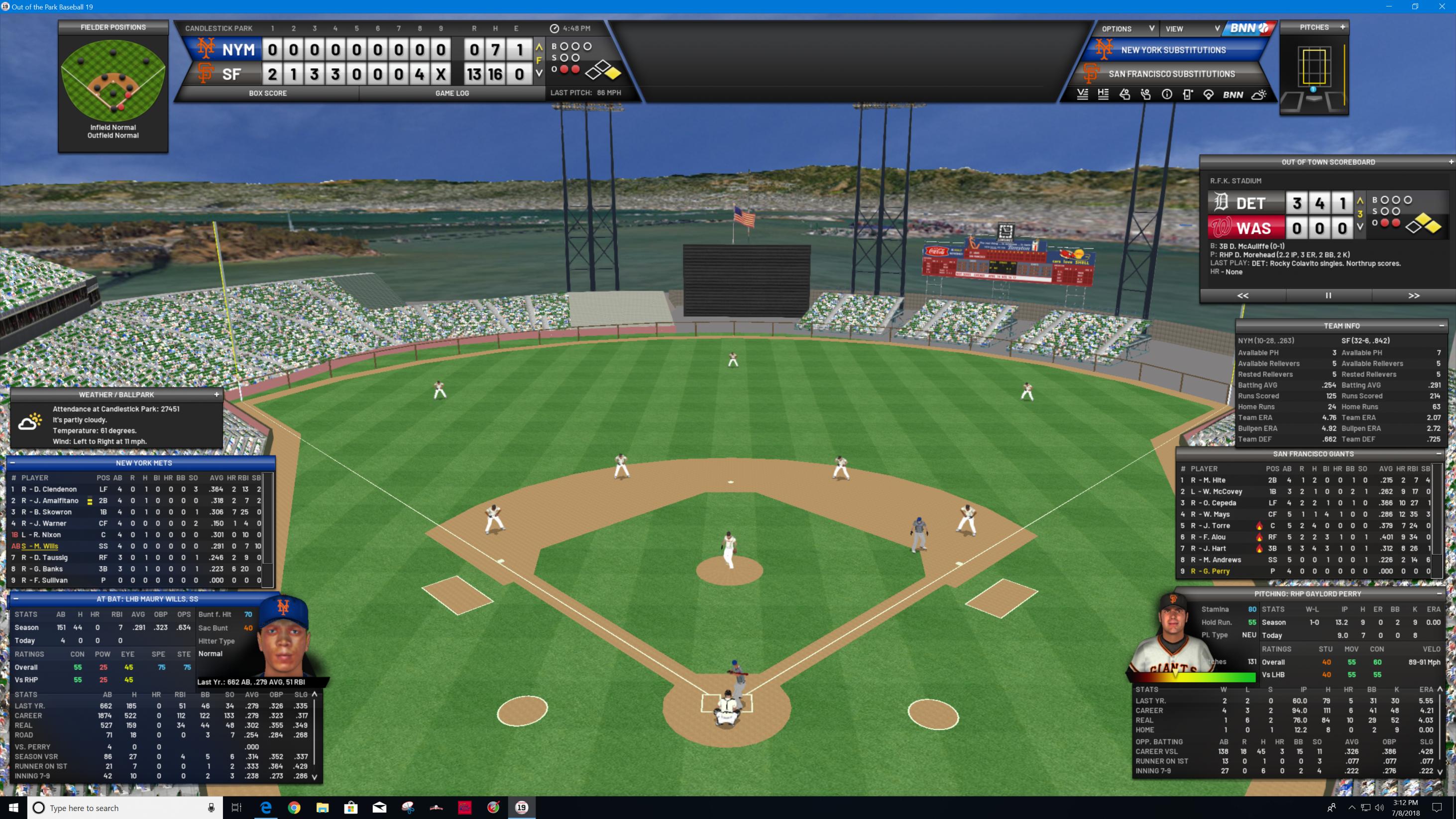The height and width of the screenshot is (819, 1456).
Task: Click the weather cloud-sun toolbar icon
Action: [1259, 95]
